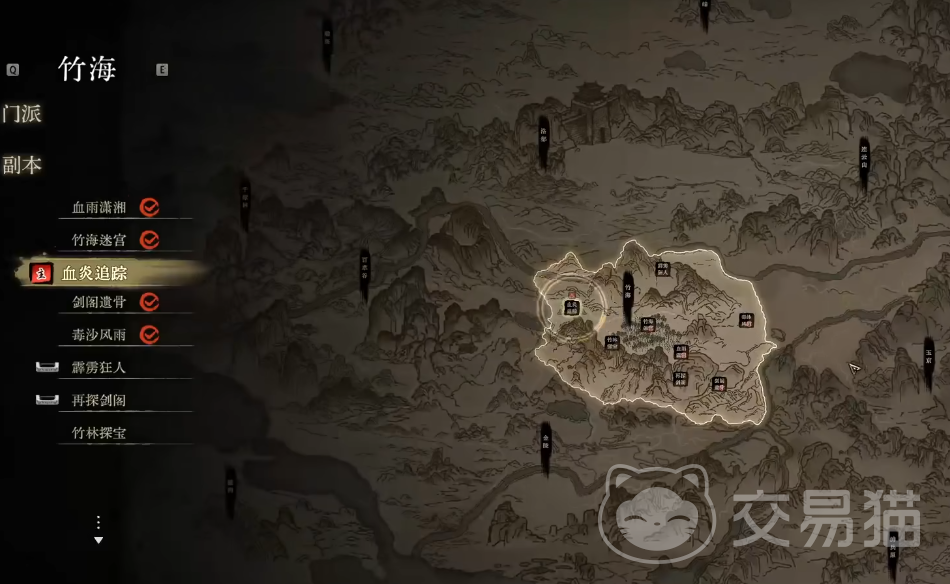Switch to the 副本 section
The image size is (950, 584).
21,165
